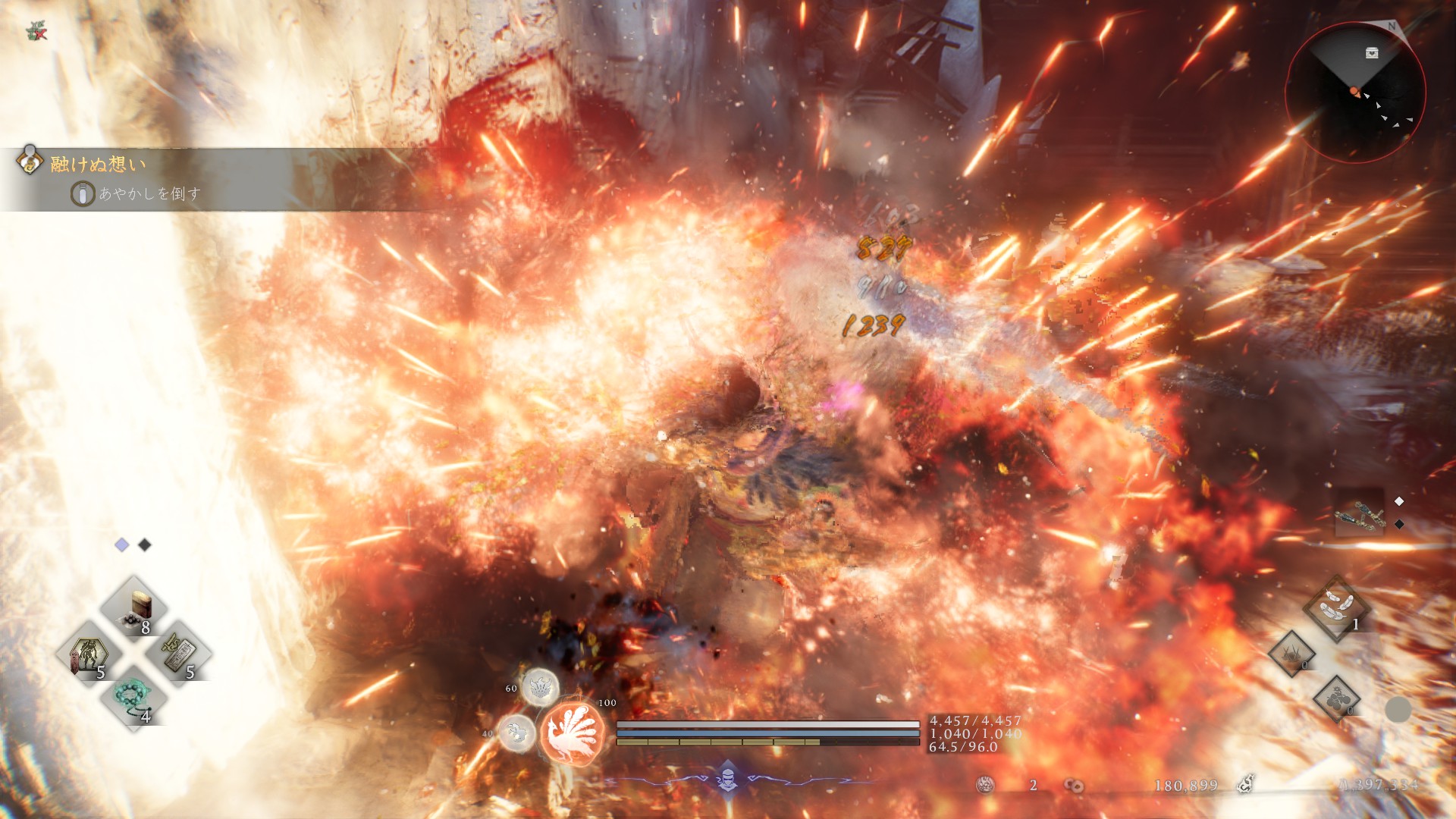Select the empty bomb item slot

click(x=1336, y=698)
